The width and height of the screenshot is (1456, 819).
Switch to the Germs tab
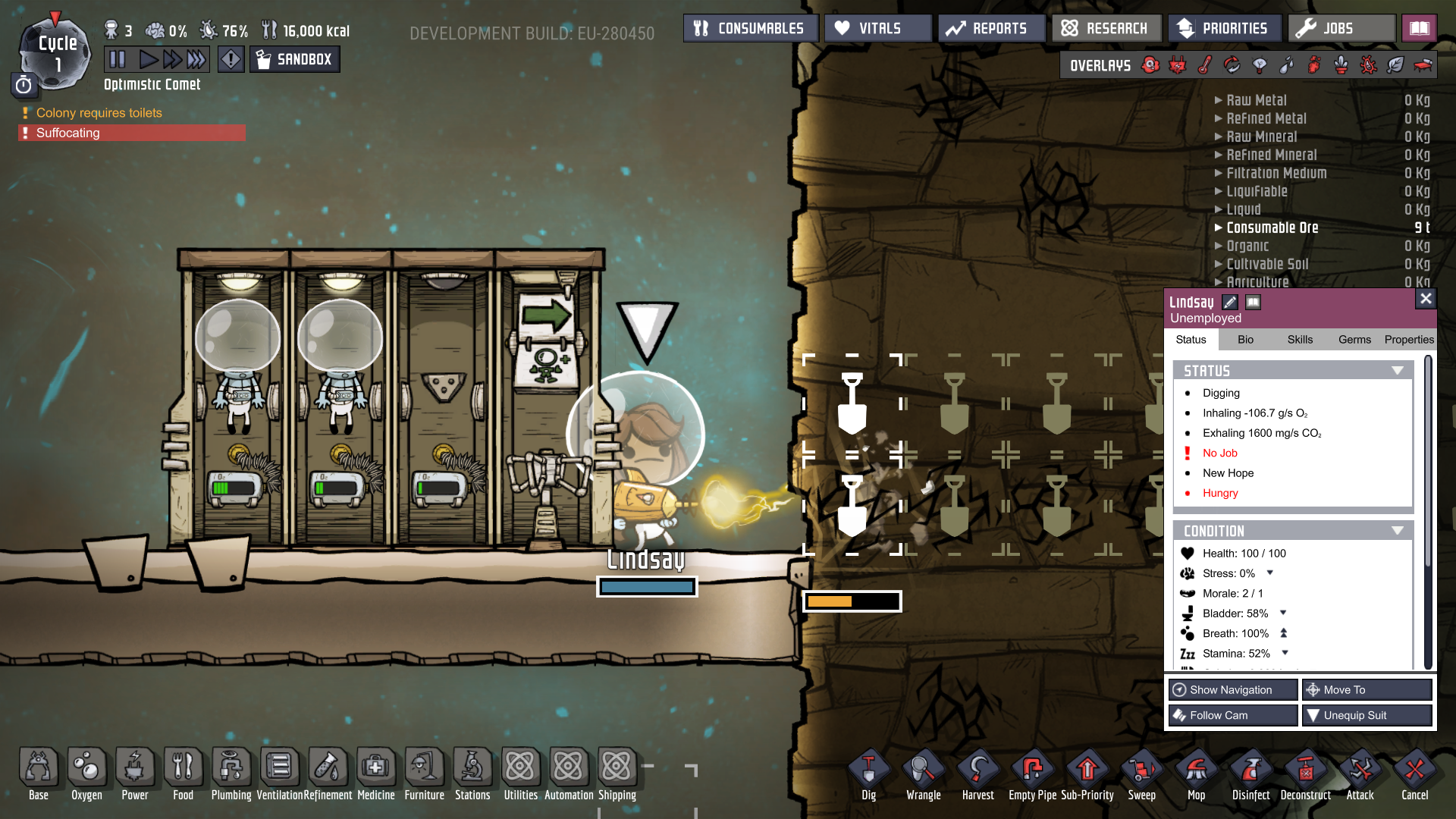pos(1354,340)
